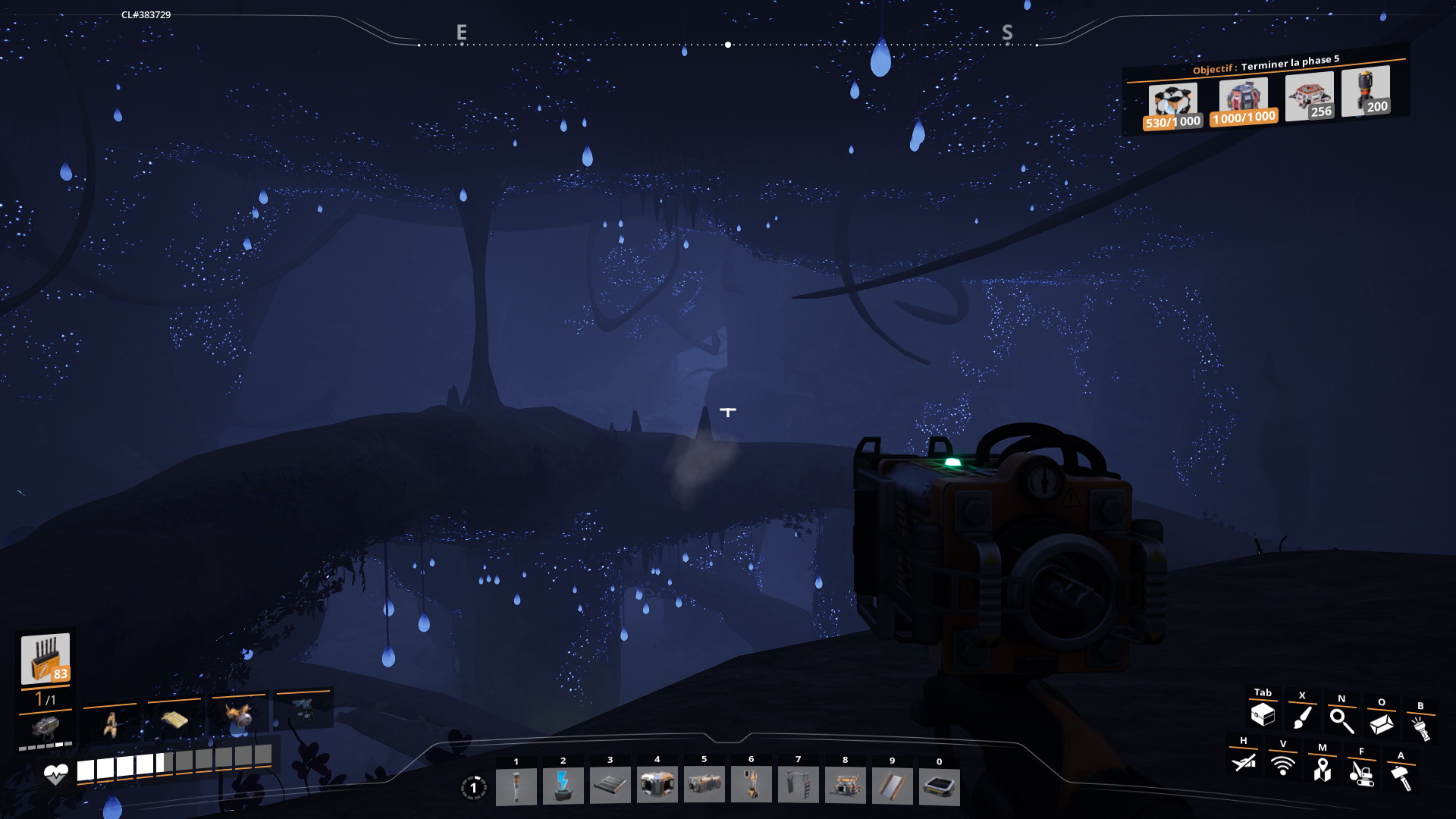This screenshot has height=819, width=1456.
Task: Select the storage container in hotbar slot 5
Action: pos(704,786)
